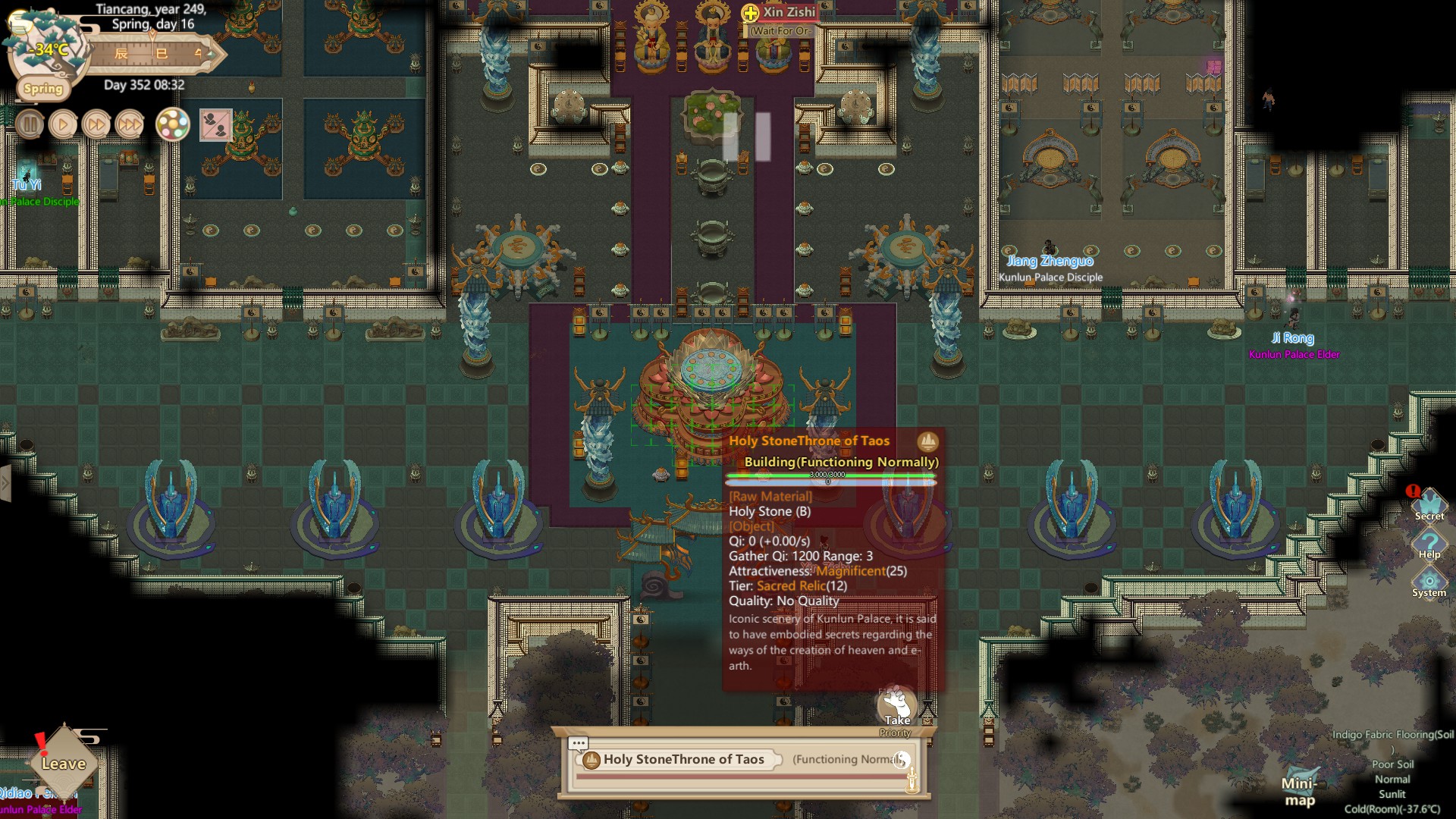Expand the sword emblem beside the status bar

[x=912, y=780]
